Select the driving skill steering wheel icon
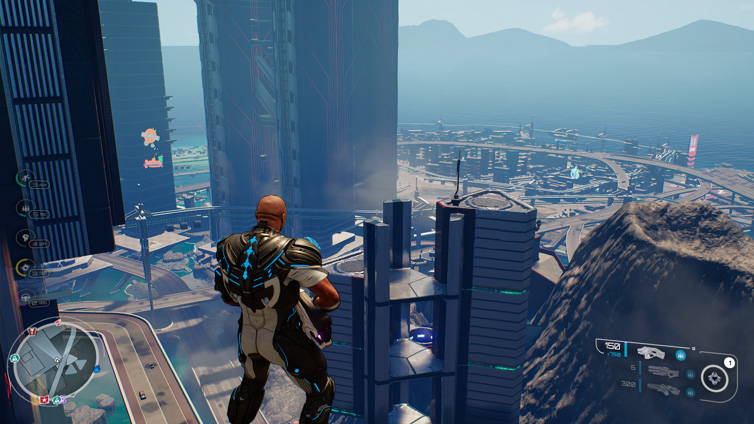The height and width of the screenshot is (424, 754). click(24, 297)
